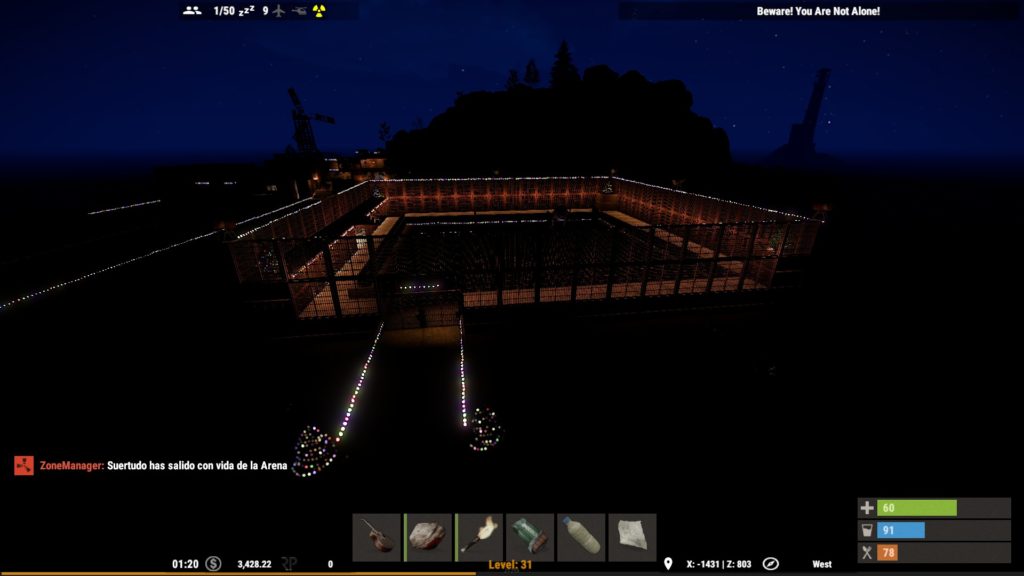This screenshot has width=1024, height=576.
Task: Click the compass direction icon
Action: [771, 564]
